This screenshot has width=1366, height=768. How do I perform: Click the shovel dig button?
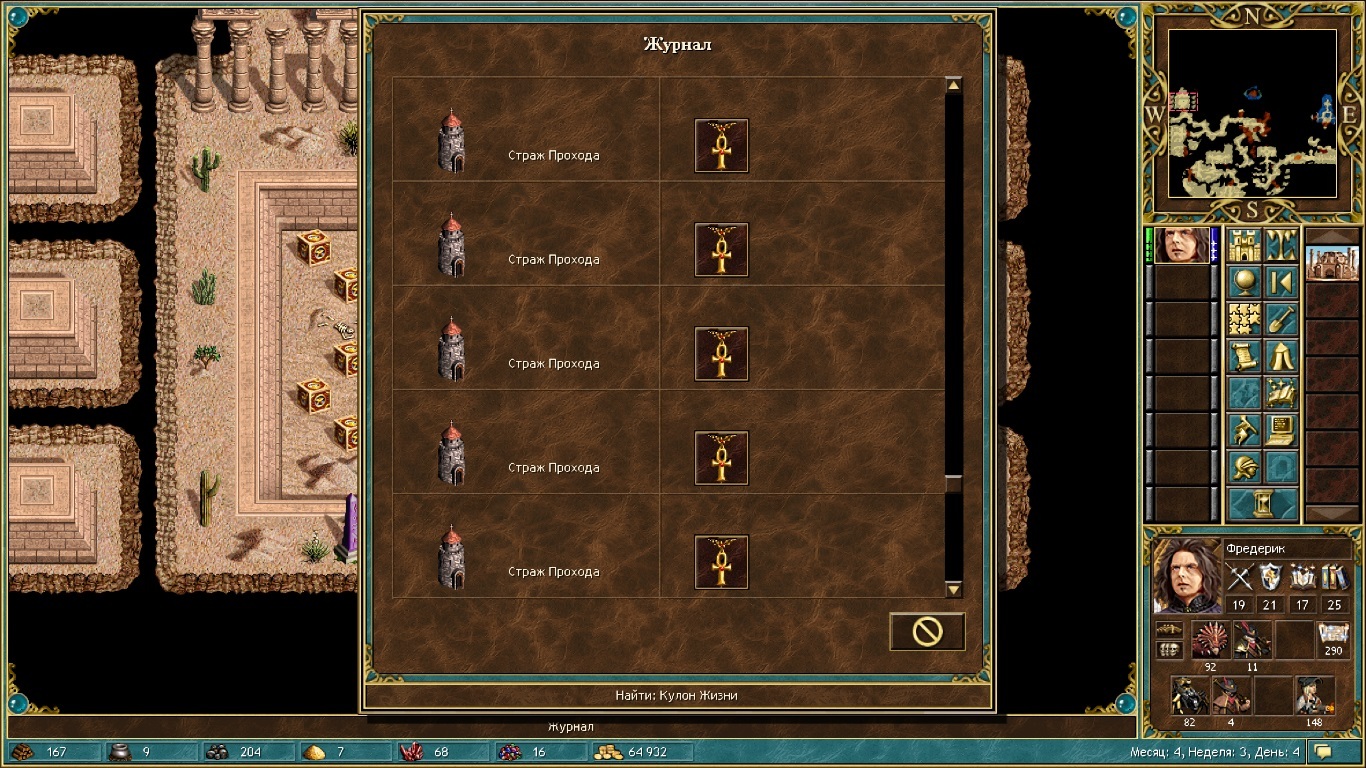pos(1281,319)
